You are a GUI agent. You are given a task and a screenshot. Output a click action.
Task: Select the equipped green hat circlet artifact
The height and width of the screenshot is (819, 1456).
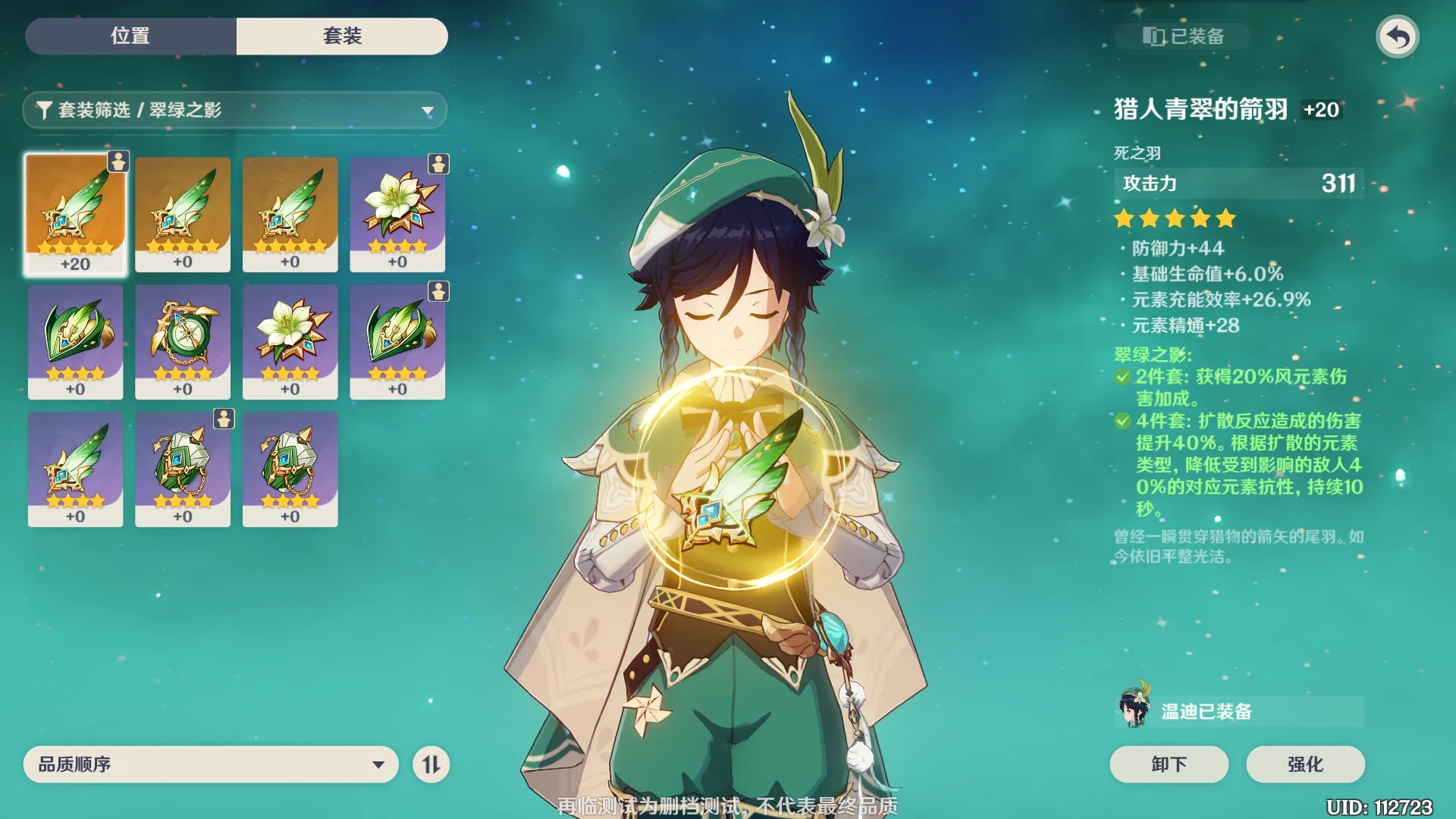tap(397, 341)
